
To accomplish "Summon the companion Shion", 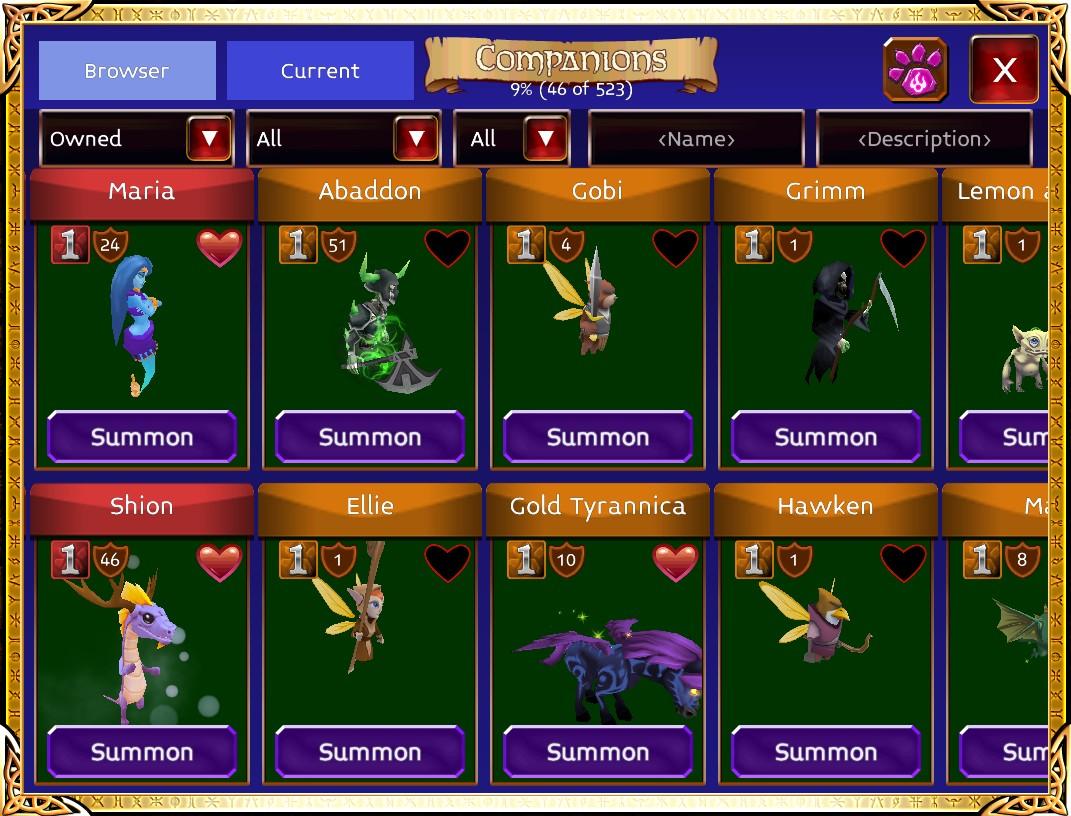I will click(x=142, y=752).
